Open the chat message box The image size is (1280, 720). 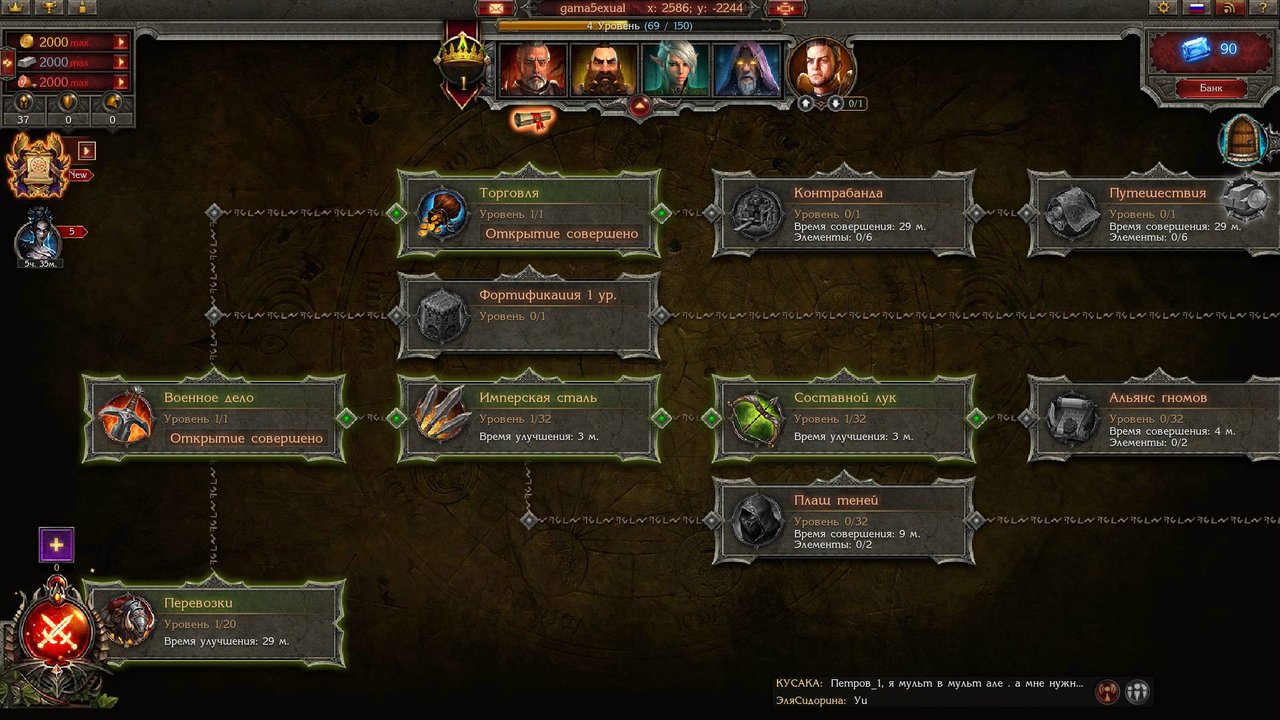930,692
